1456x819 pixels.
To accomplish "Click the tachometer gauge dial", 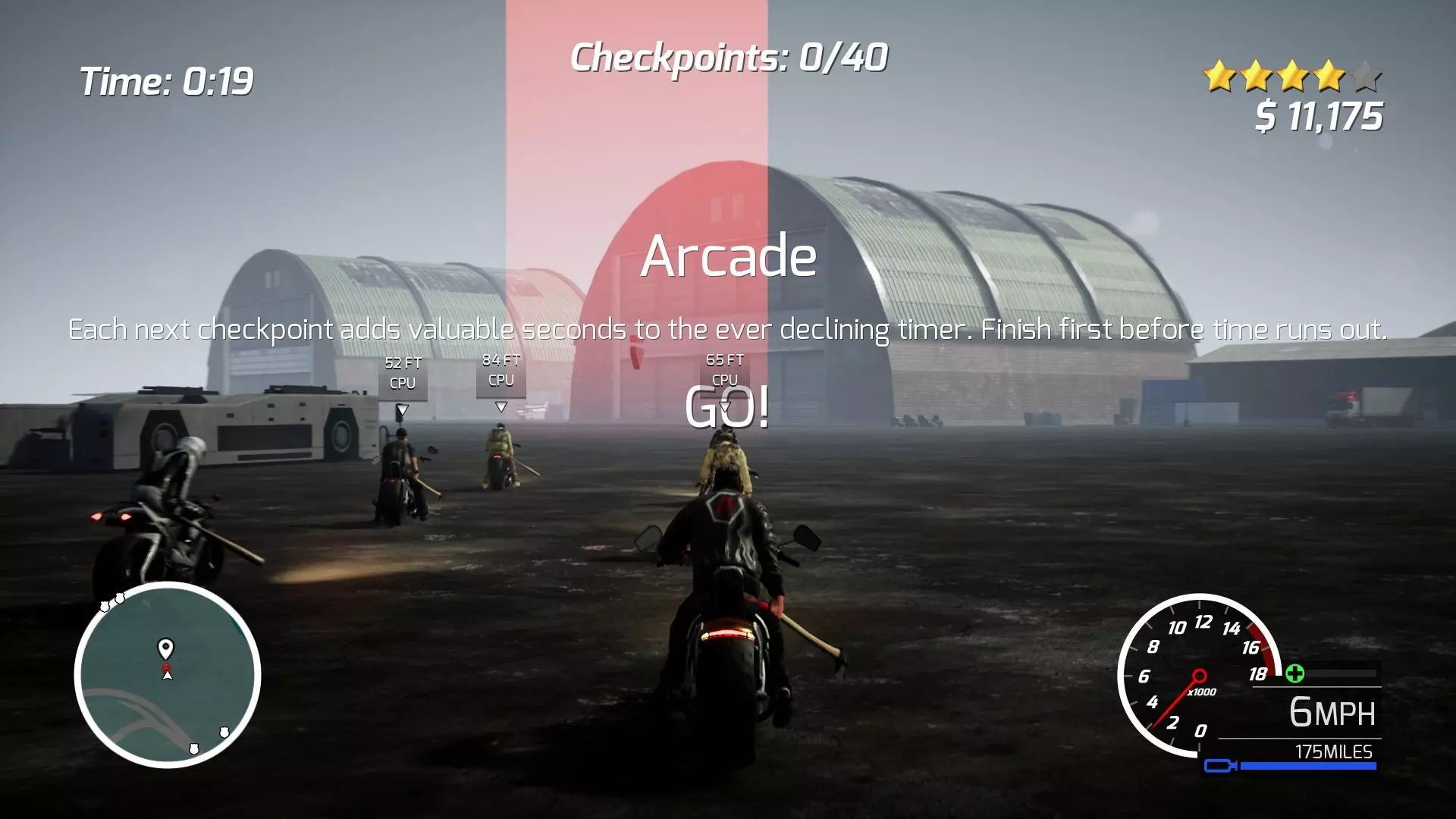I will click(1198, 675).
